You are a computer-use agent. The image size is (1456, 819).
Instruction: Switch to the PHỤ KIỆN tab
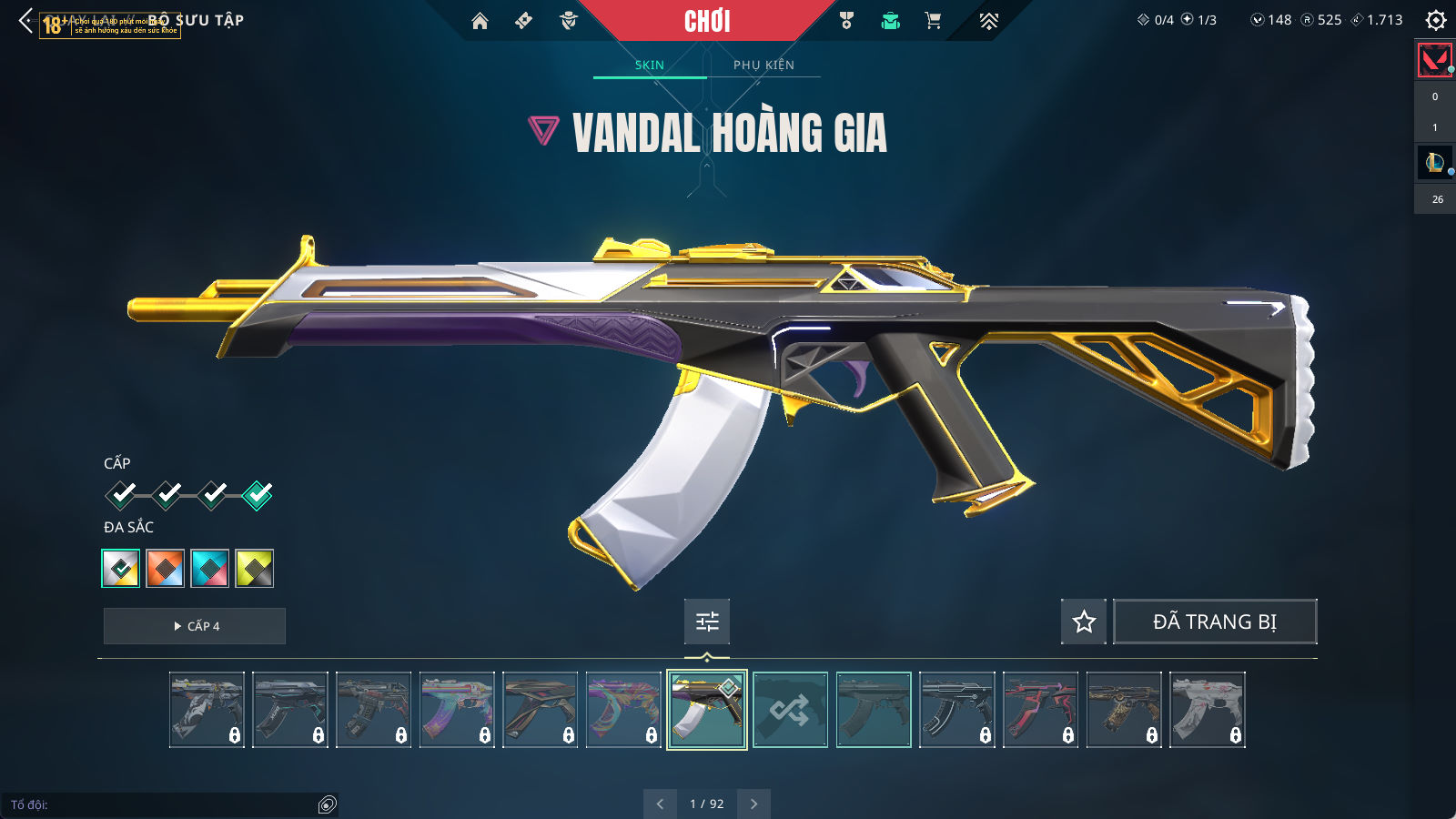(x=763, y=65)
